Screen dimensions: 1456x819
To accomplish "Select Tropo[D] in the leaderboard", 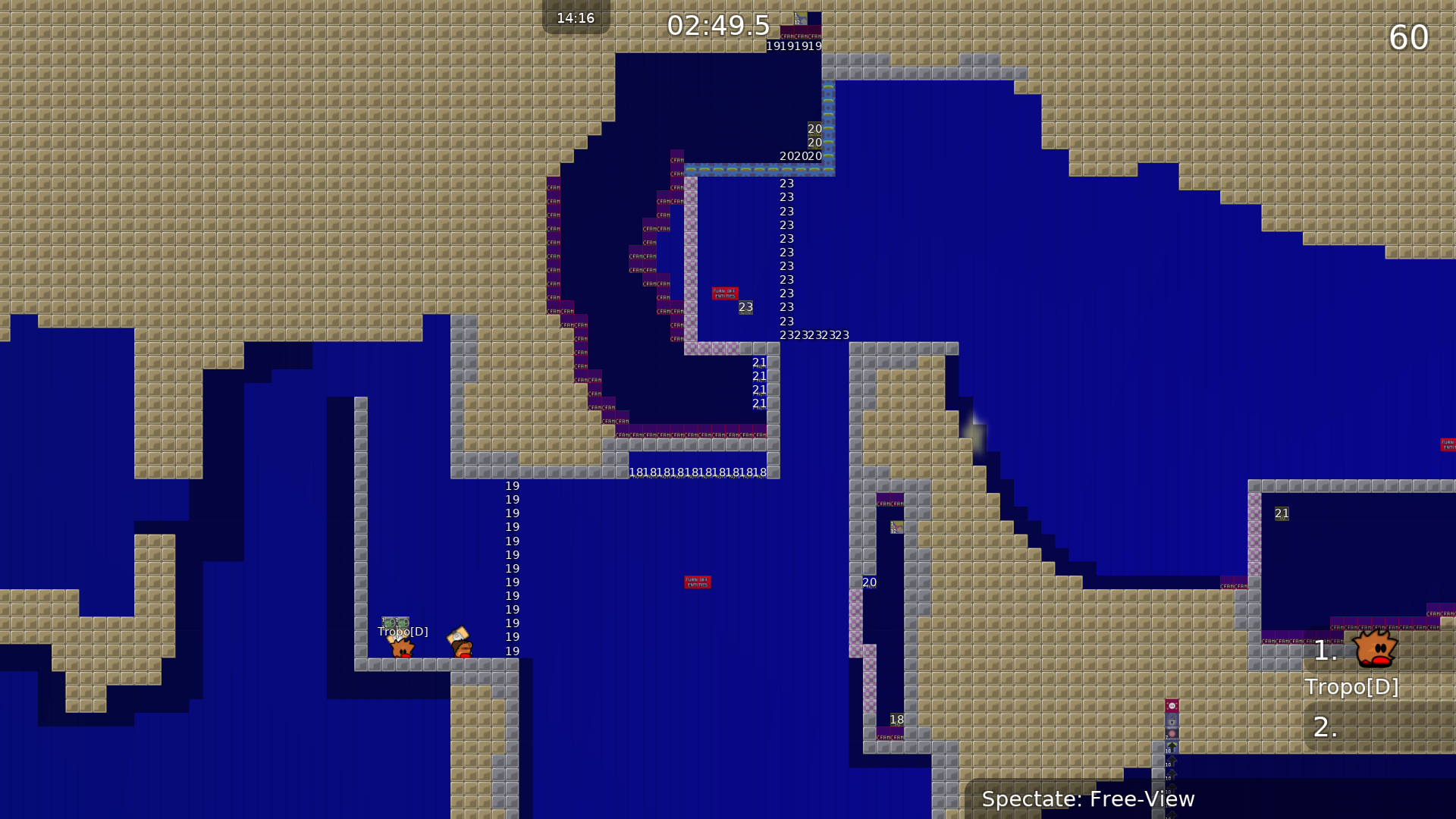I will click(x=1352, y=687).
